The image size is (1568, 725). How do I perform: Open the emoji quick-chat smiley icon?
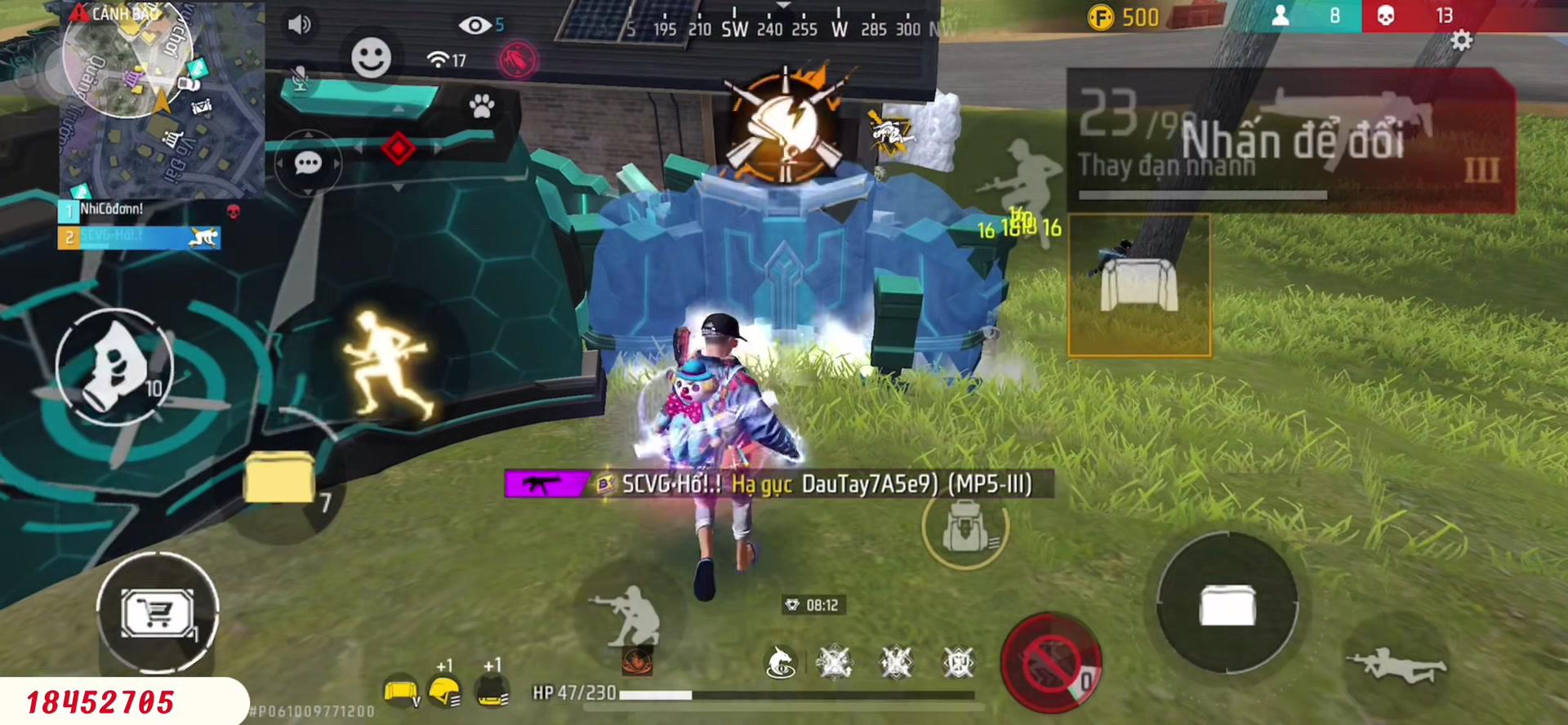[372, 57]
